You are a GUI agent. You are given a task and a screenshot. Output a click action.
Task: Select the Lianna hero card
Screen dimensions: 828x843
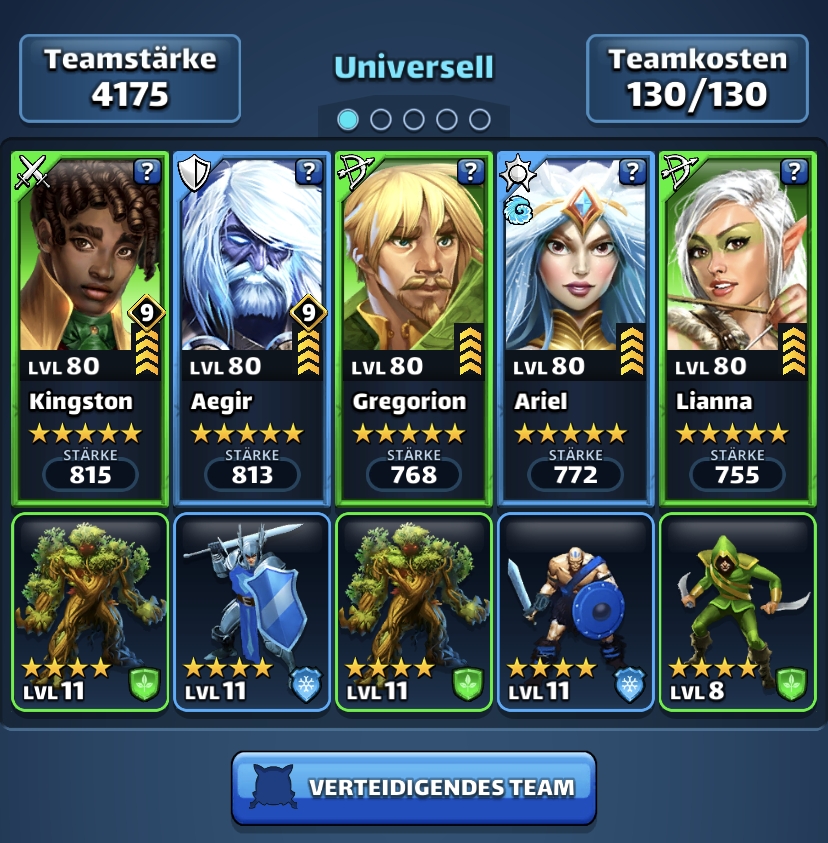738,300
